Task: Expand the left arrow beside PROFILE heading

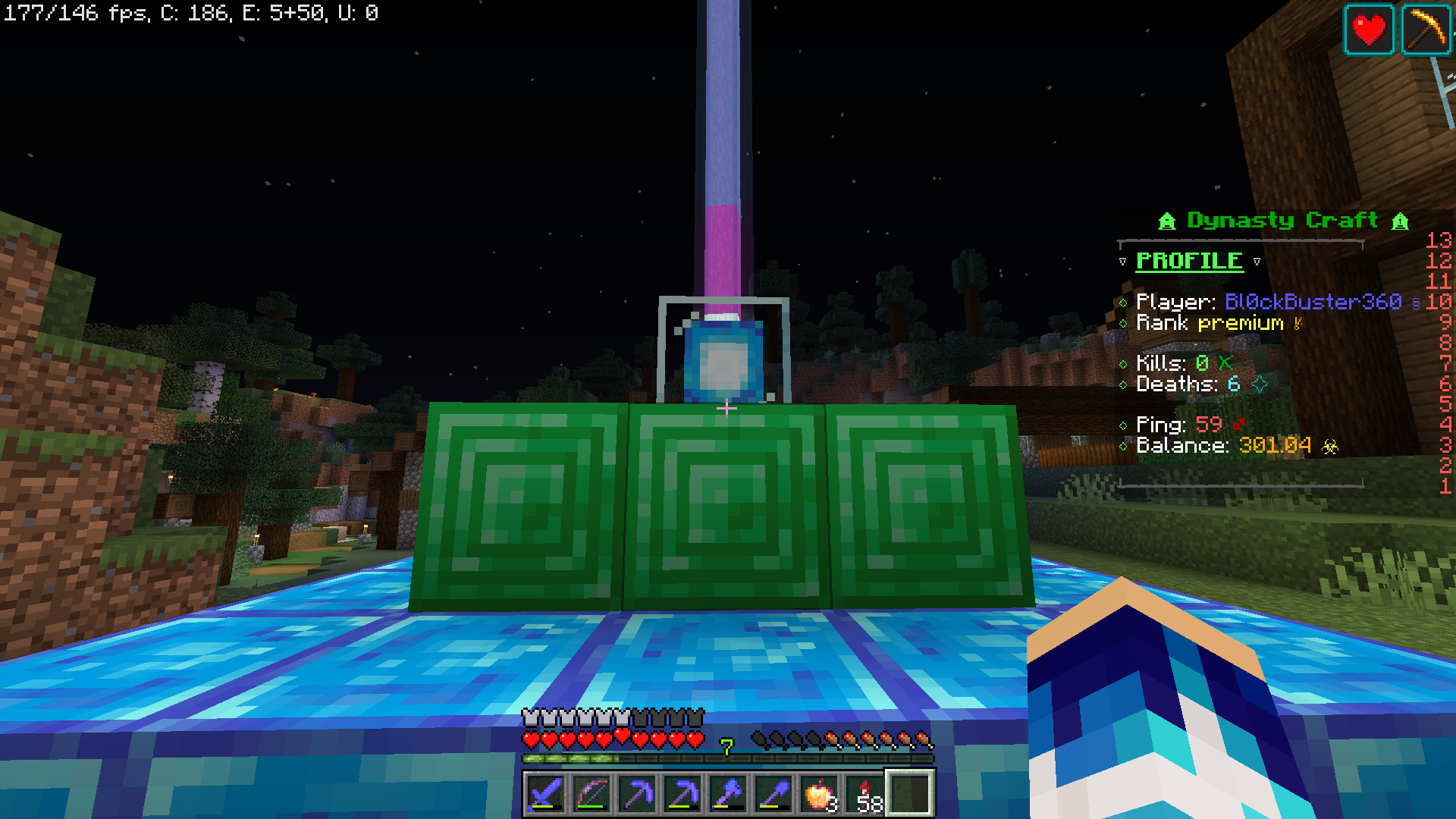Action: tap(1122, 261)
